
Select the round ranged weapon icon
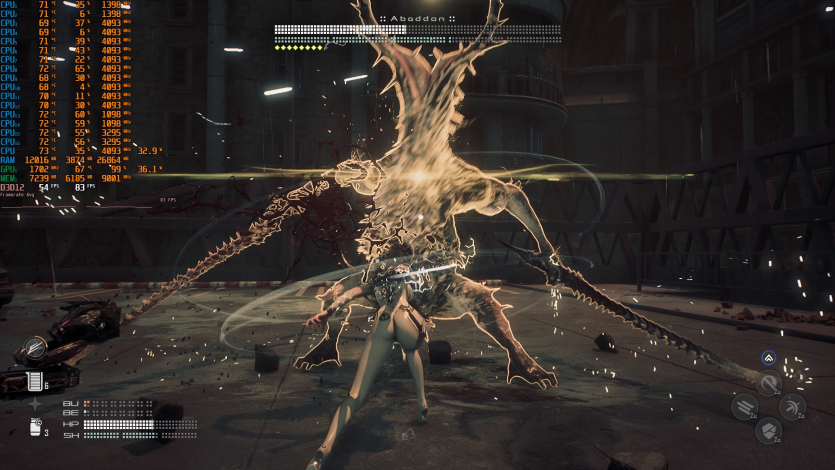click(x=34, y=350)
